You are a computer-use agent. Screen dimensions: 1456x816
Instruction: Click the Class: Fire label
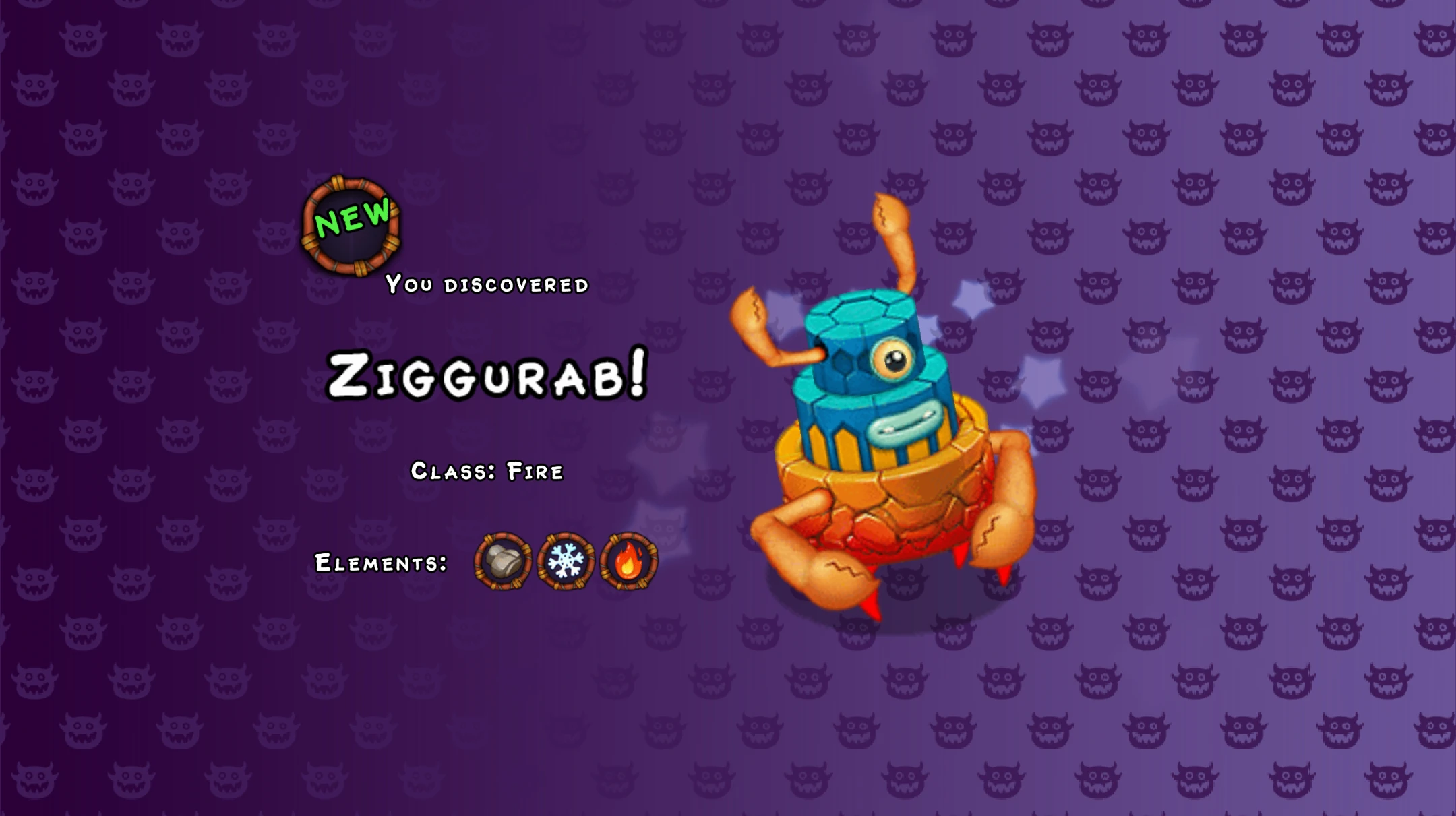488,473
